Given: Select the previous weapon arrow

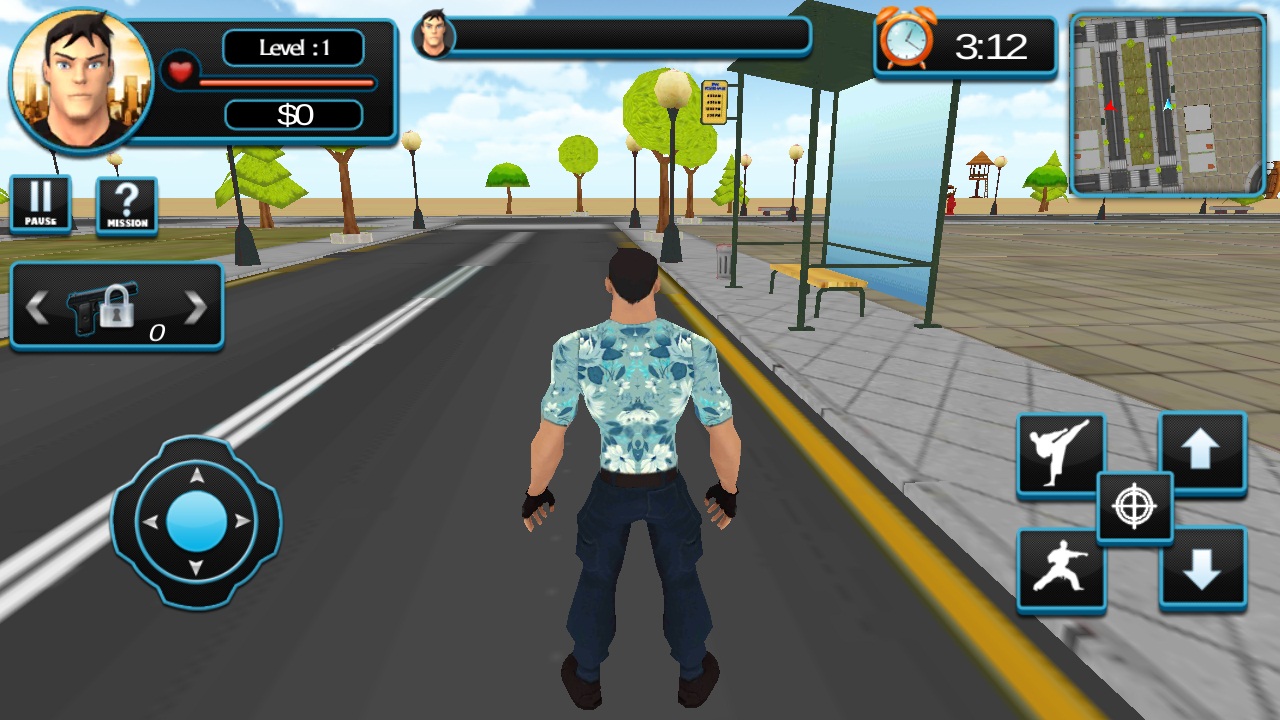Looking at the screenshot, I should (37, 308).
